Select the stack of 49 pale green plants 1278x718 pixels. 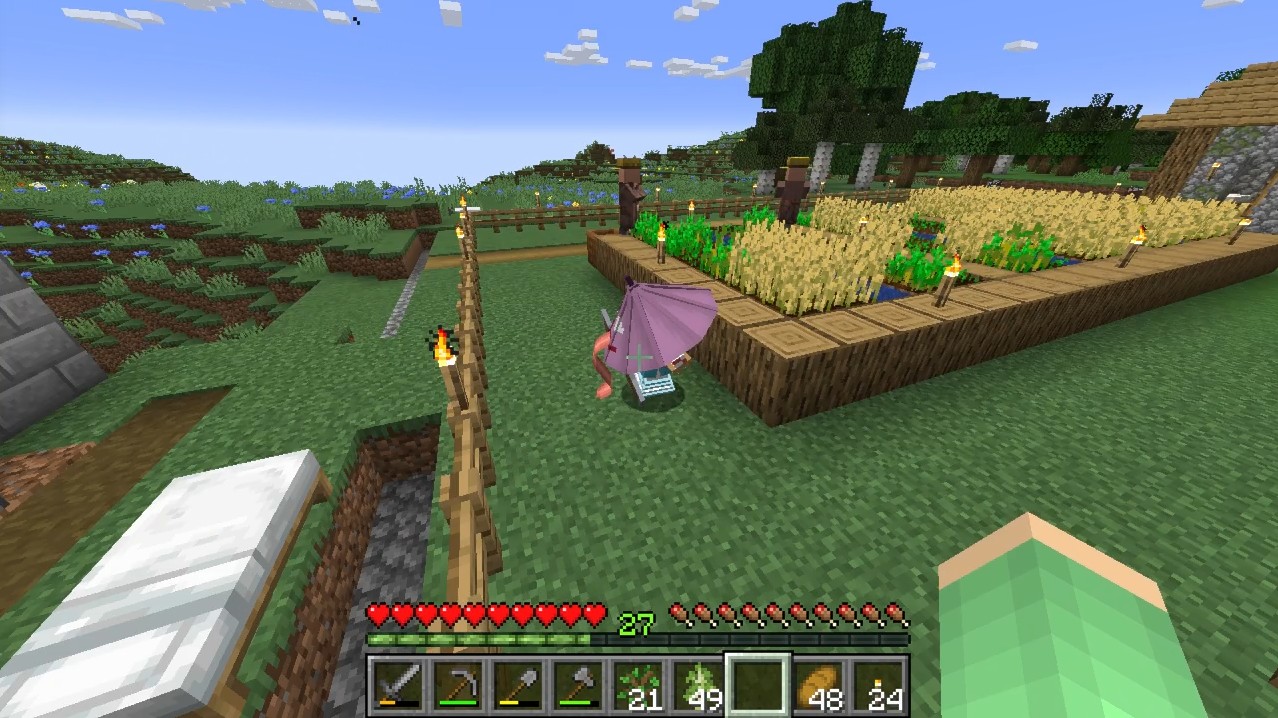coord(697,686)
